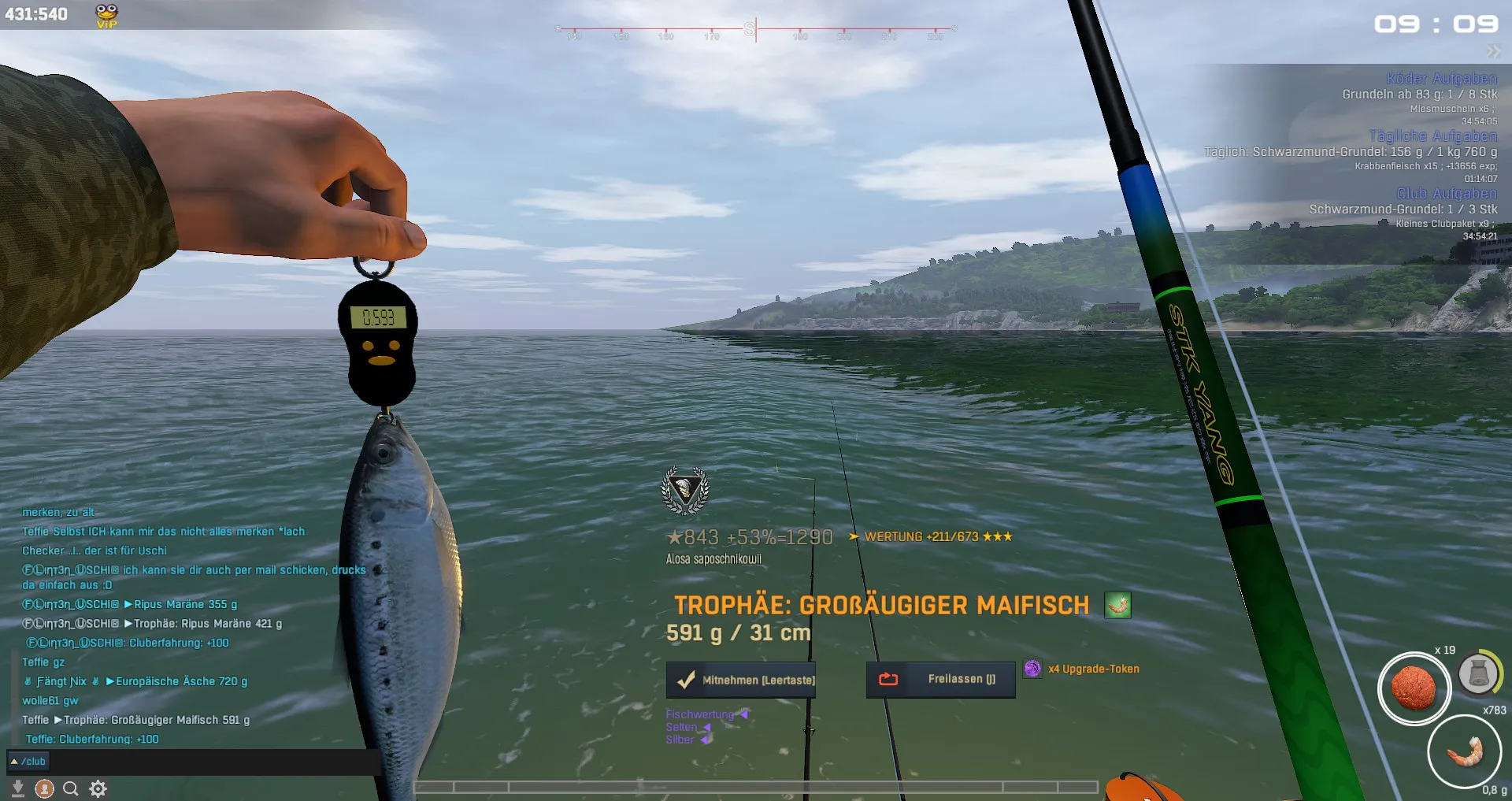Click the trophy laurel badge icon
The height and width of the screenshot is (801, 1512).
tap(684, 491)
